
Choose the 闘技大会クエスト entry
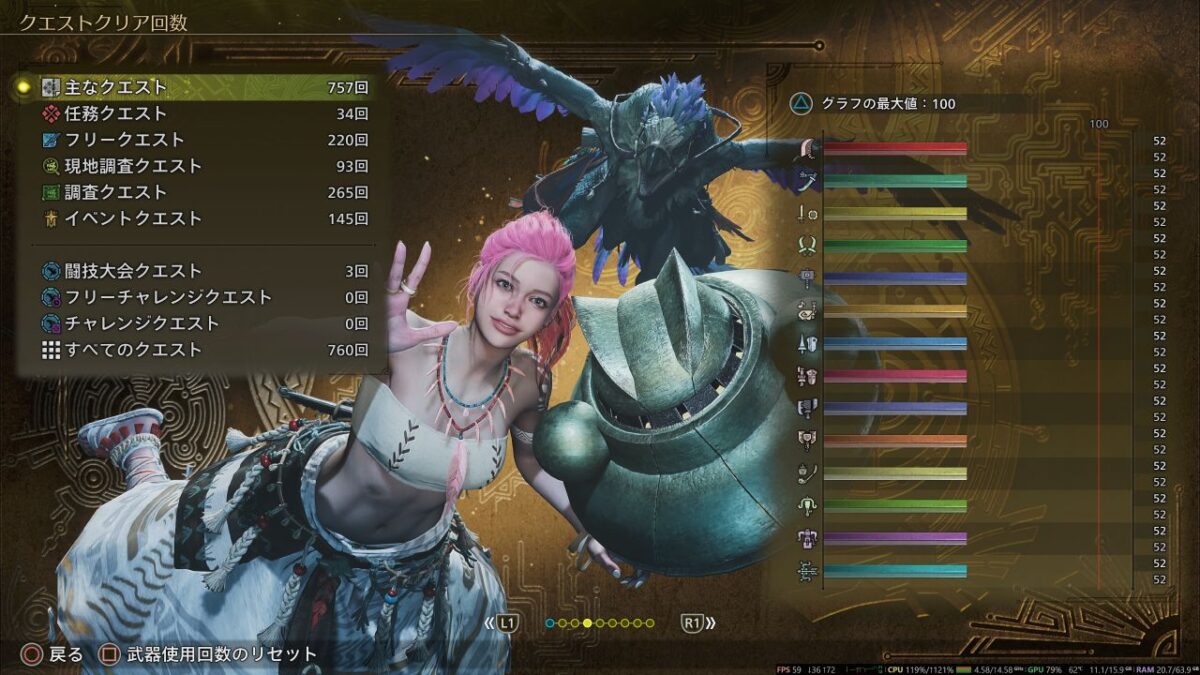pos(195,271)
